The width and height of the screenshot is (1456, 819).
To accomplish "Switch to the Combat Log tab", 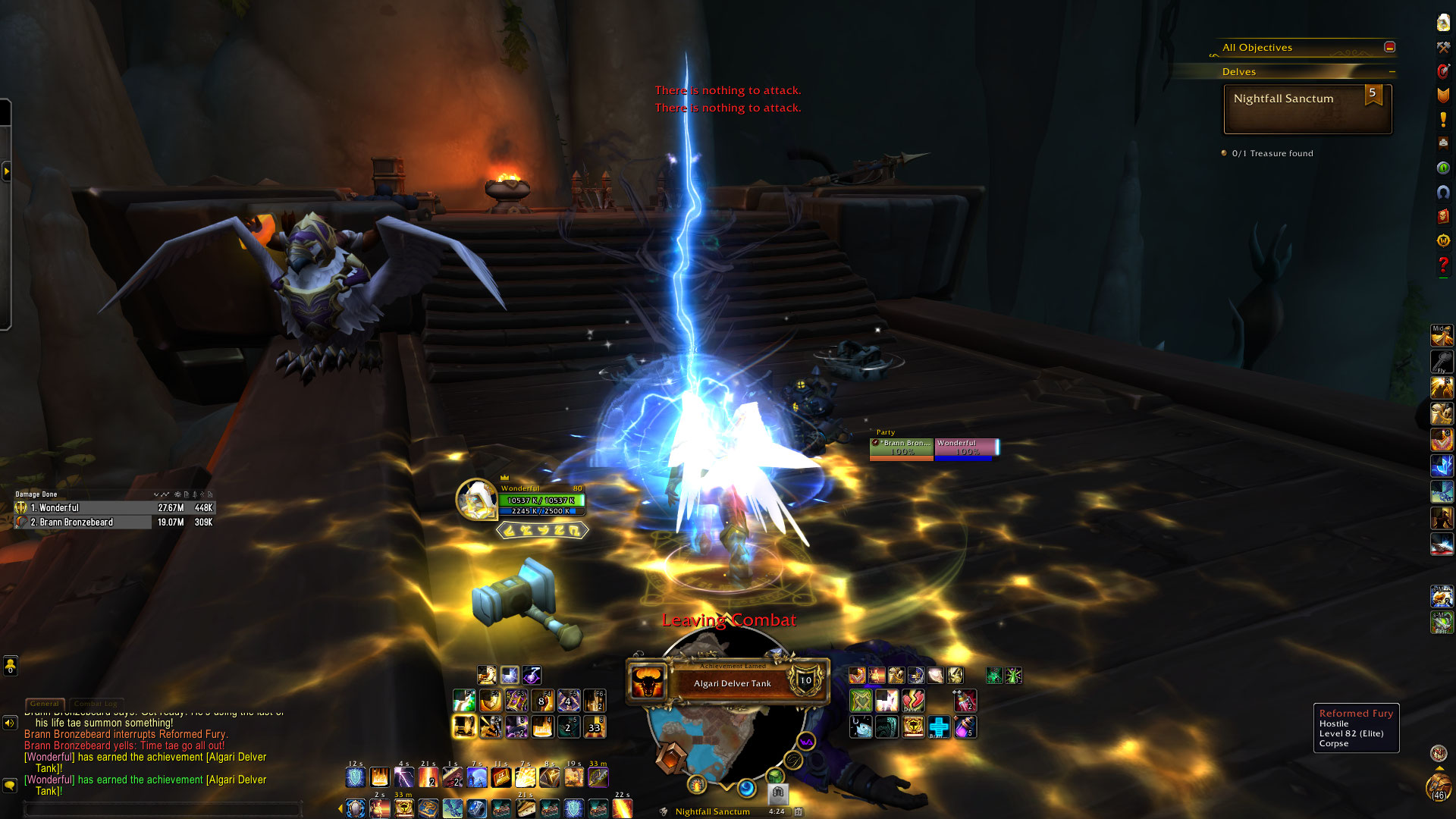I will tap(95, 704).
